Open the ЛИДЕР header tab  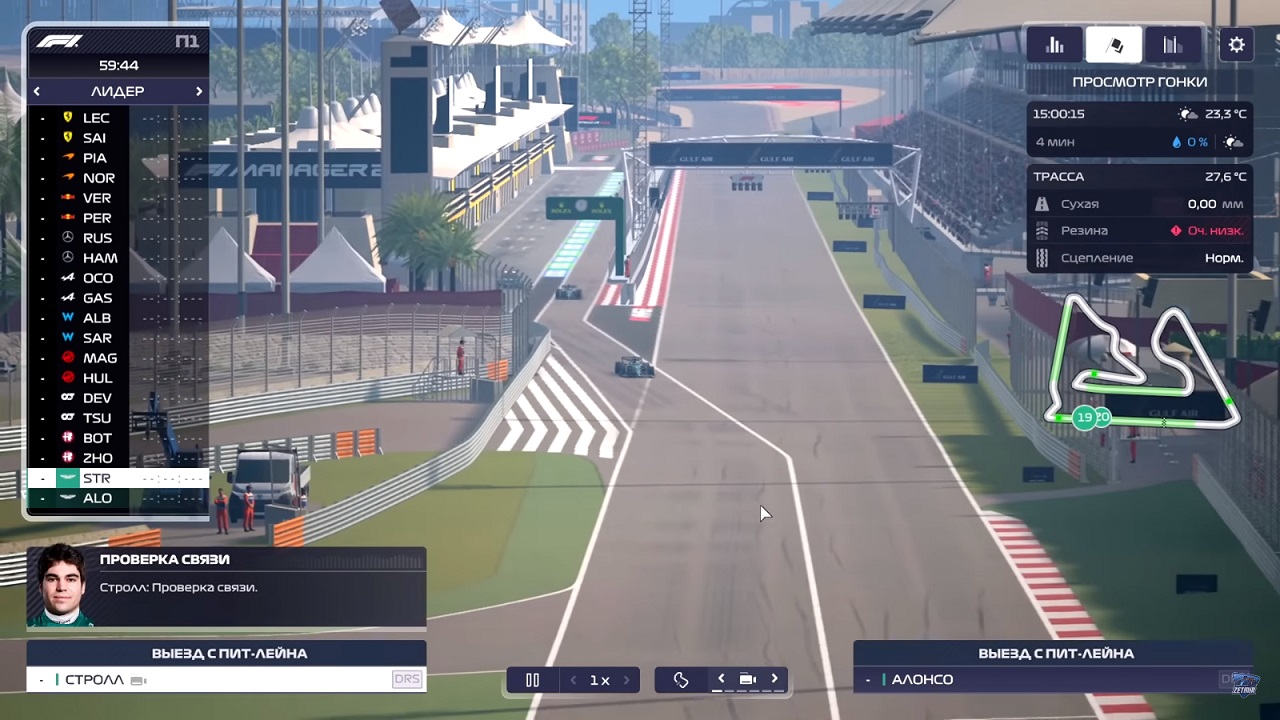tap(117, 91)
